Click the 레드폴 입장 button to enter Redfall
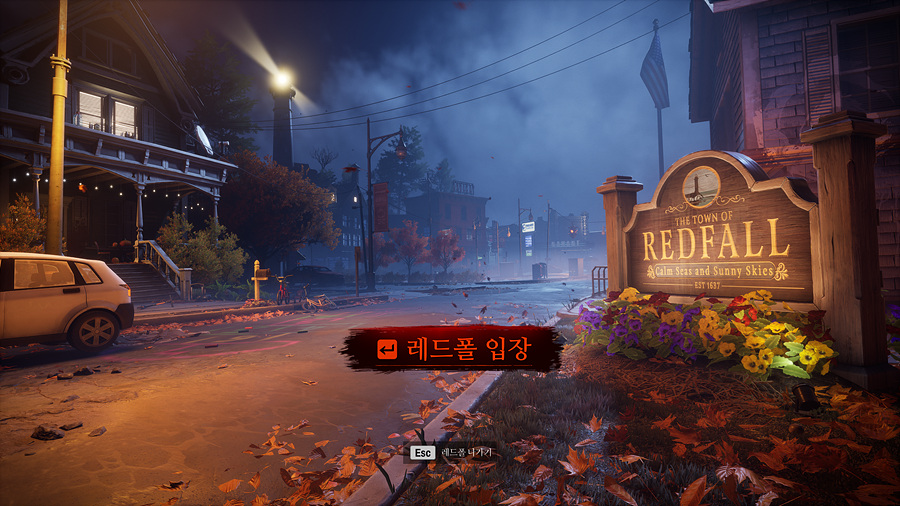 (453, 348)
